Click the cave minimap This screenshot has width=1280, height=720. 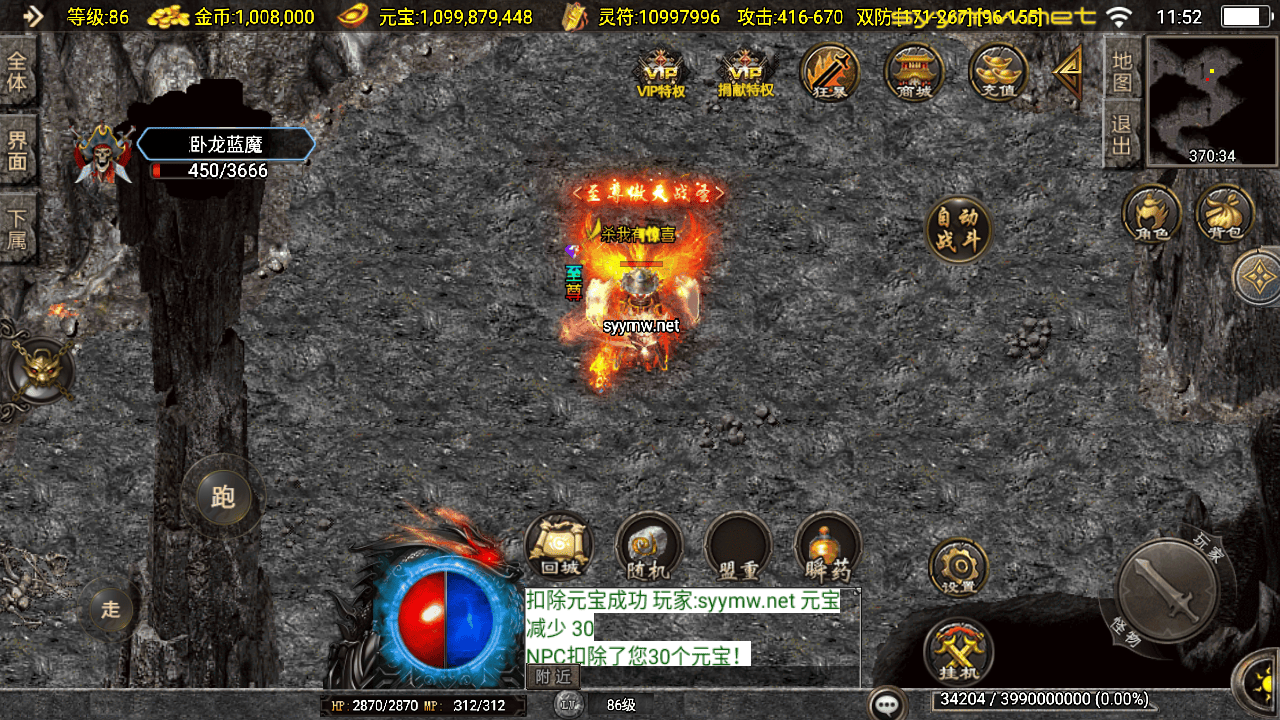pos(1212,100)
